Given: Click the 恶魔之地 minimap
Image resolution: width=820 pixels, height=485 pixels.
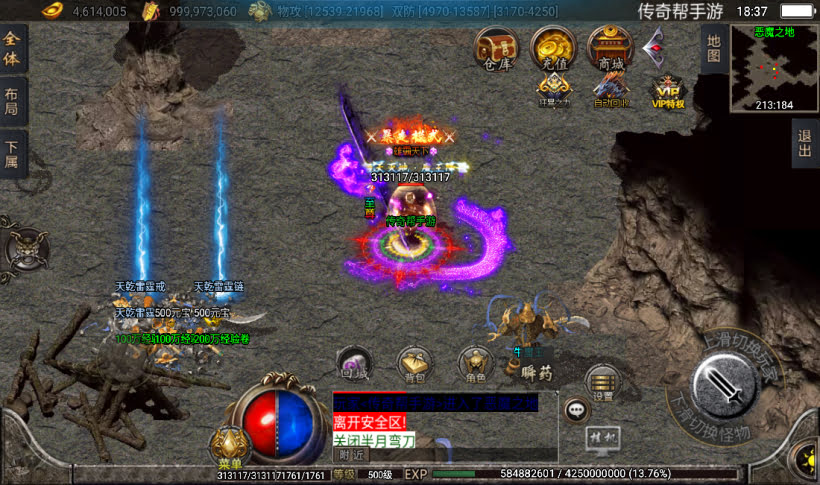Looking at the screenshot, I should pyautogui.click(x=774, y=68).
